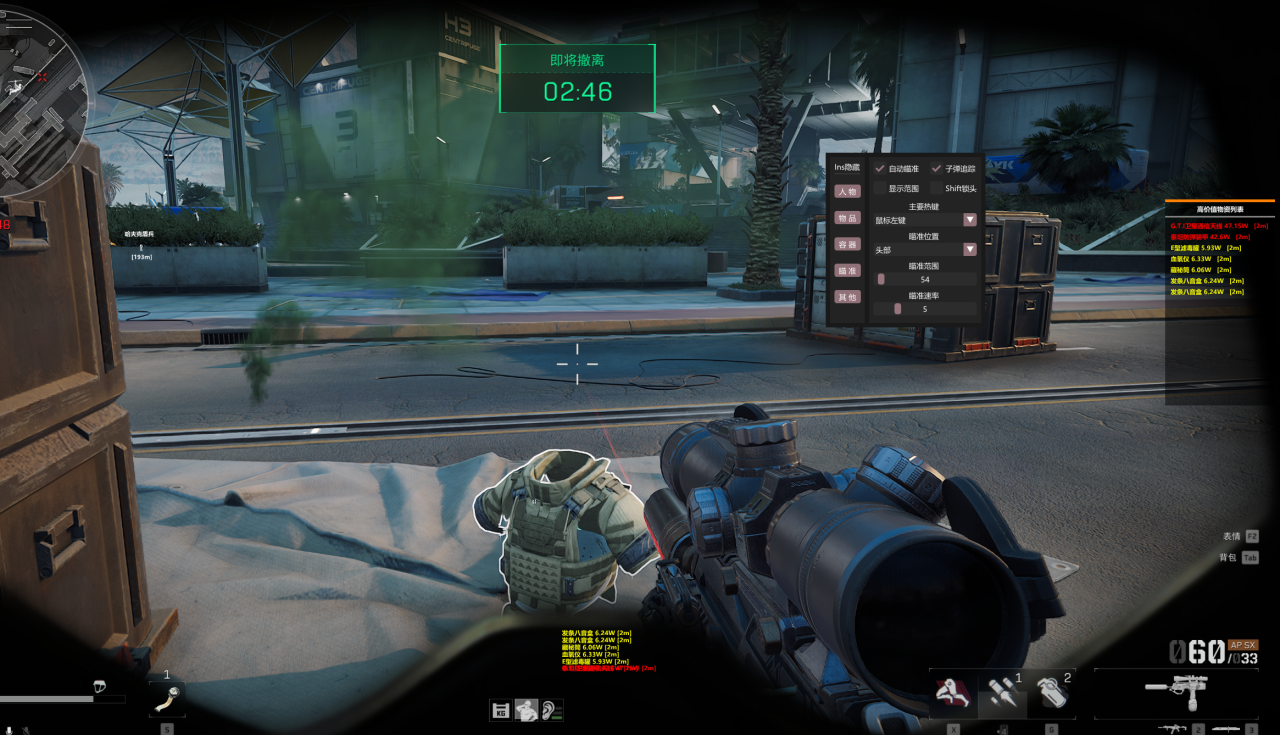Viewport: 1280px width, 735px height.
Task: Select the 容器 category button
Action: point(847,244)
